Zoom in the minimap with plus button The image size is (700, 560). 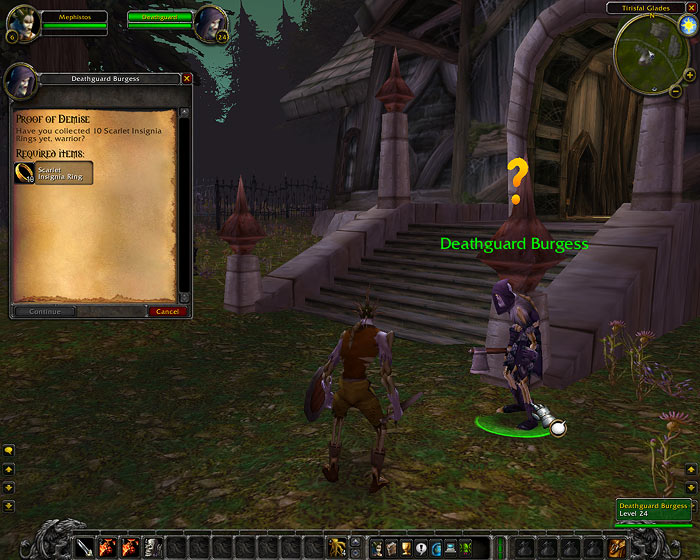(x=688, y=75)
